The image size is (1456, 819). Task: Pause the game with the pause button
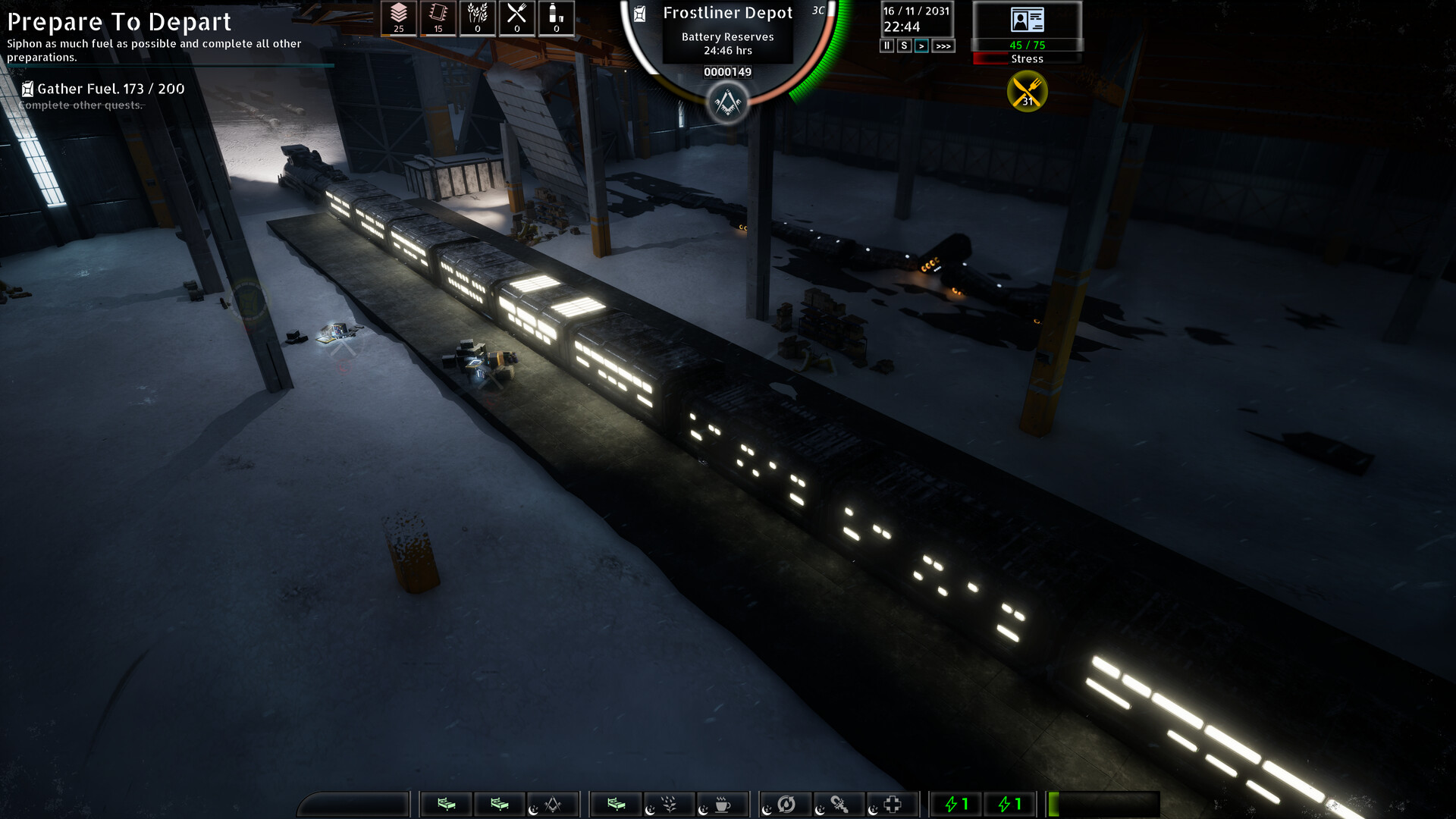coord(886,46)
